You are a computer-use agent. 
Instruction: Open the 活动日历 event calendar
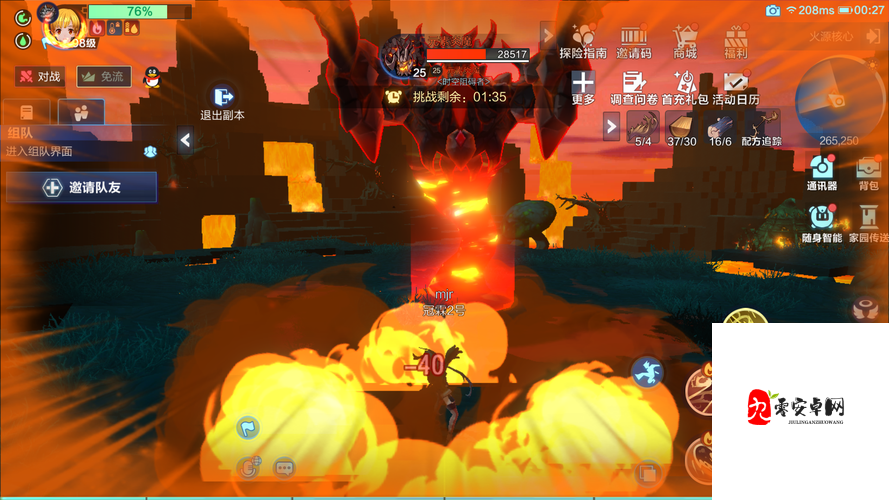736,88
